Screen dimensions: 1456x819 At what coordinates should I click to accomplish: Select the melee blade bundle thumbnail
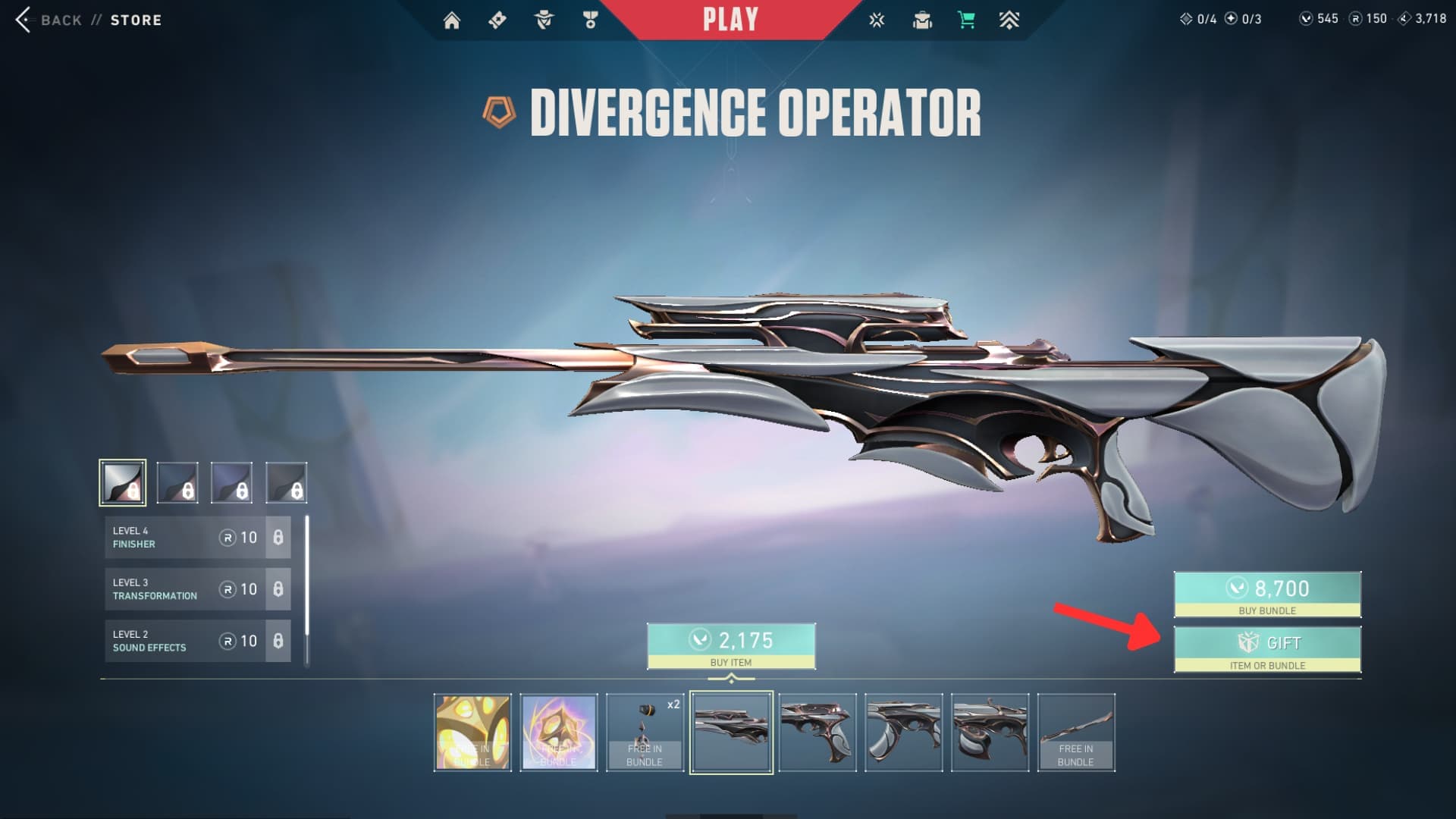click(x=1075, y=733)
